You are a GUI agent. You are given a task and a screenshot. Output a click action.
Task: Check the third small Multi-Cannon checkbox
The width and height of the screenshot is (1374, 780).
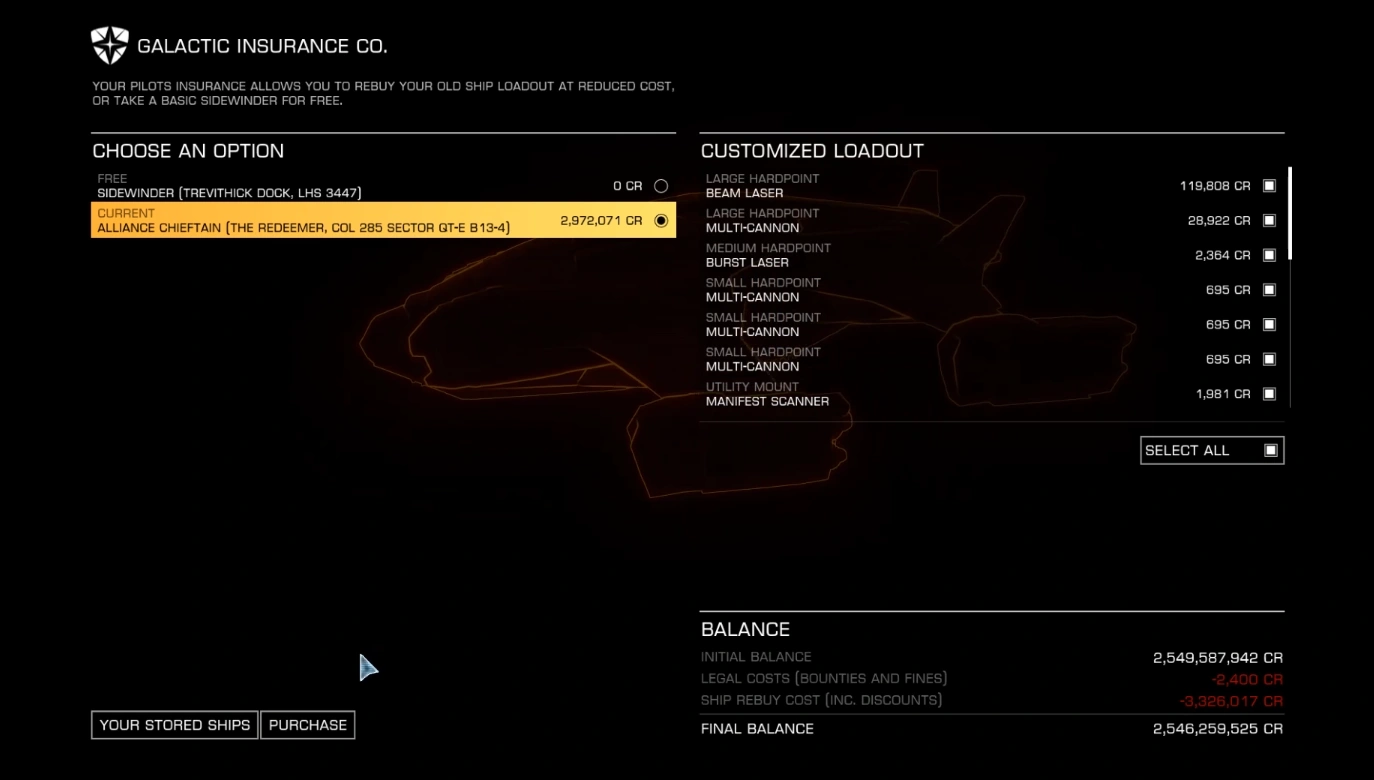point(1269,359)
